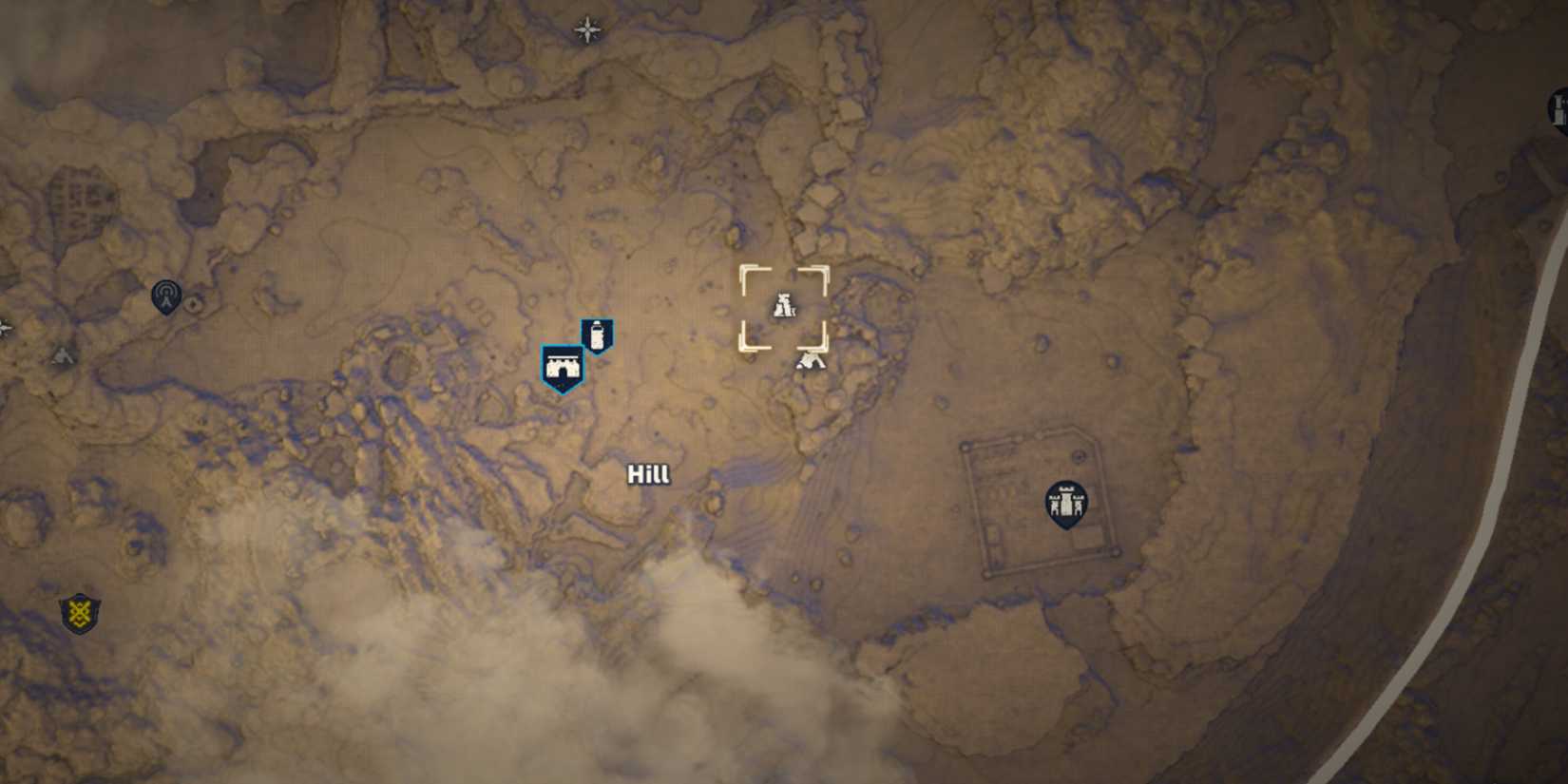Open the blue fortress gate map pin
Image resolution: width=1568 pixels, height=784 pixels.
pos(563,366)
